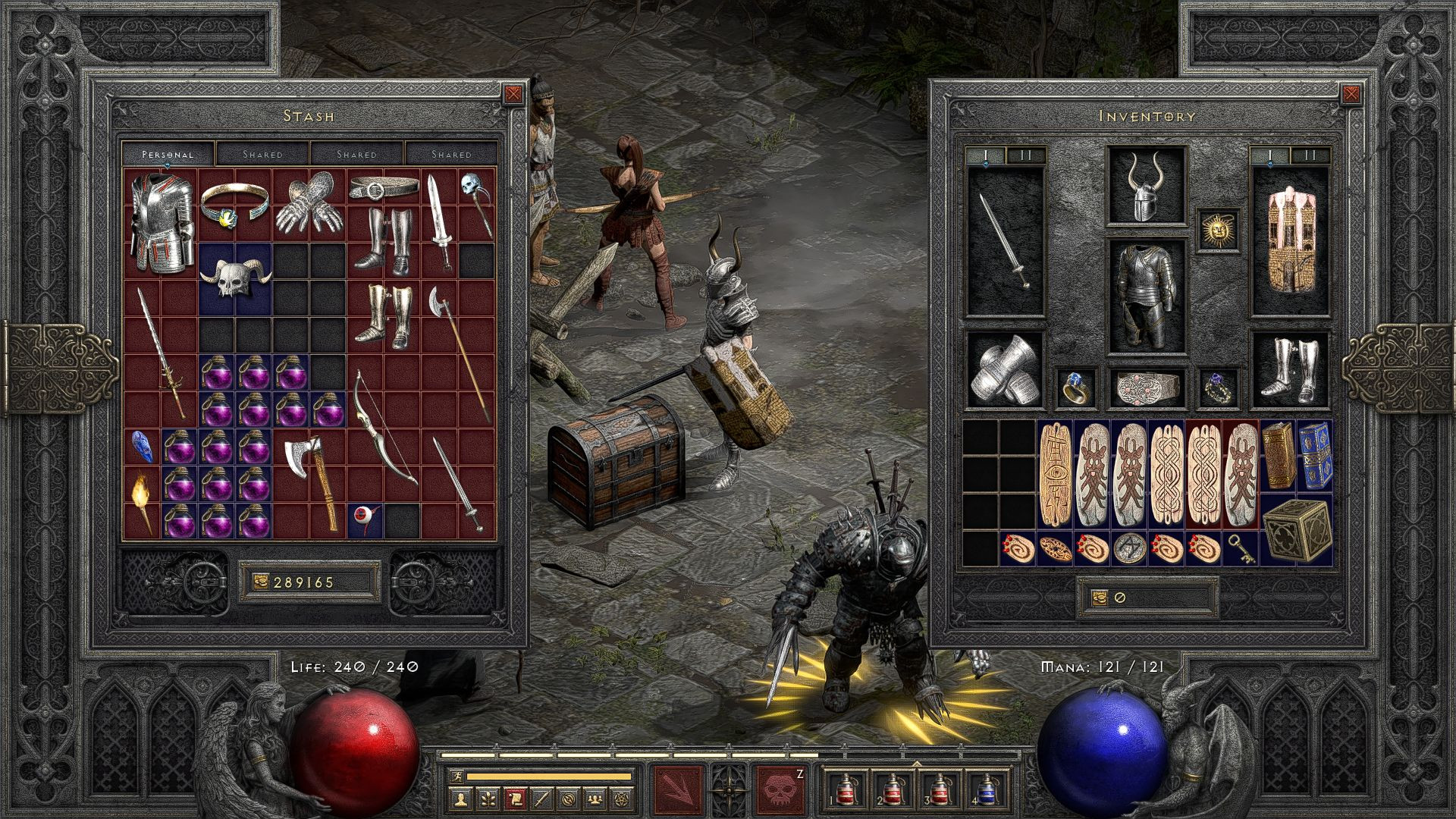This screenshot has width=1456, height=819.
Task: Click the blue tome in inventory
Action: 1315,455
